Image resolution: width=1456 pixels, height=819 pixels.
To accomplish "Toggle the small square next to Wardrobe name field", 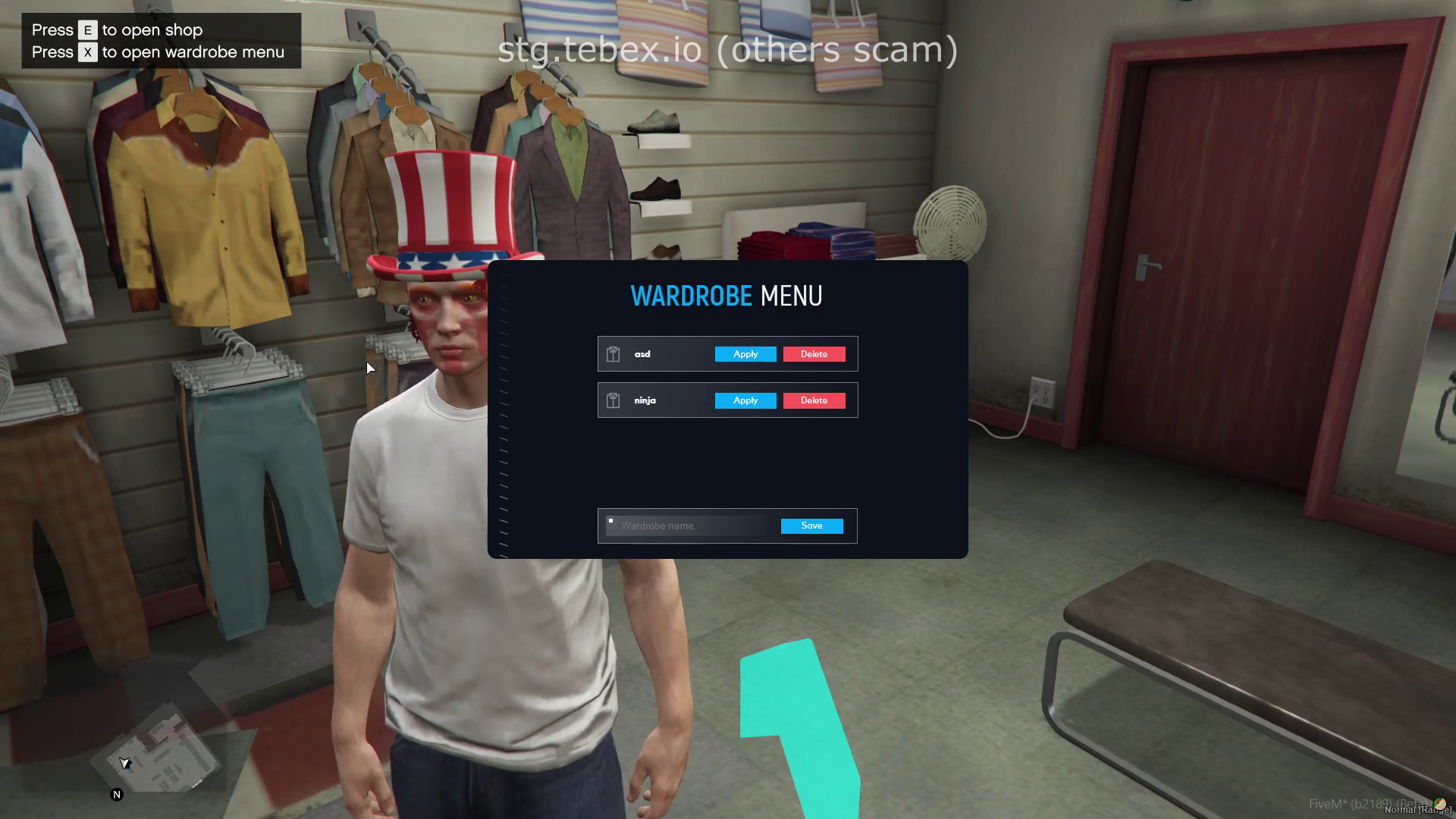I will pos(611,520).
